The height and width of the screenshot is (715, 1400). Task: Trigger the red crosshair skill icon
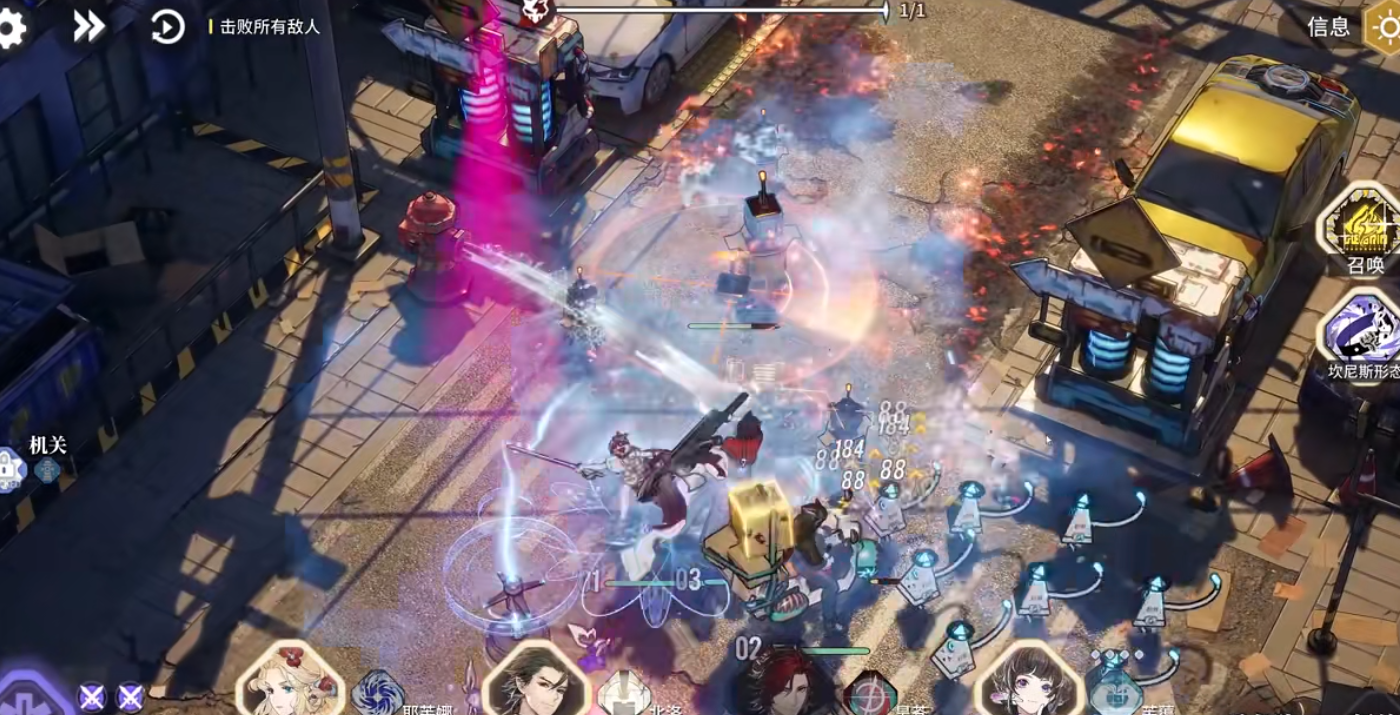click(x=869, y=695)
